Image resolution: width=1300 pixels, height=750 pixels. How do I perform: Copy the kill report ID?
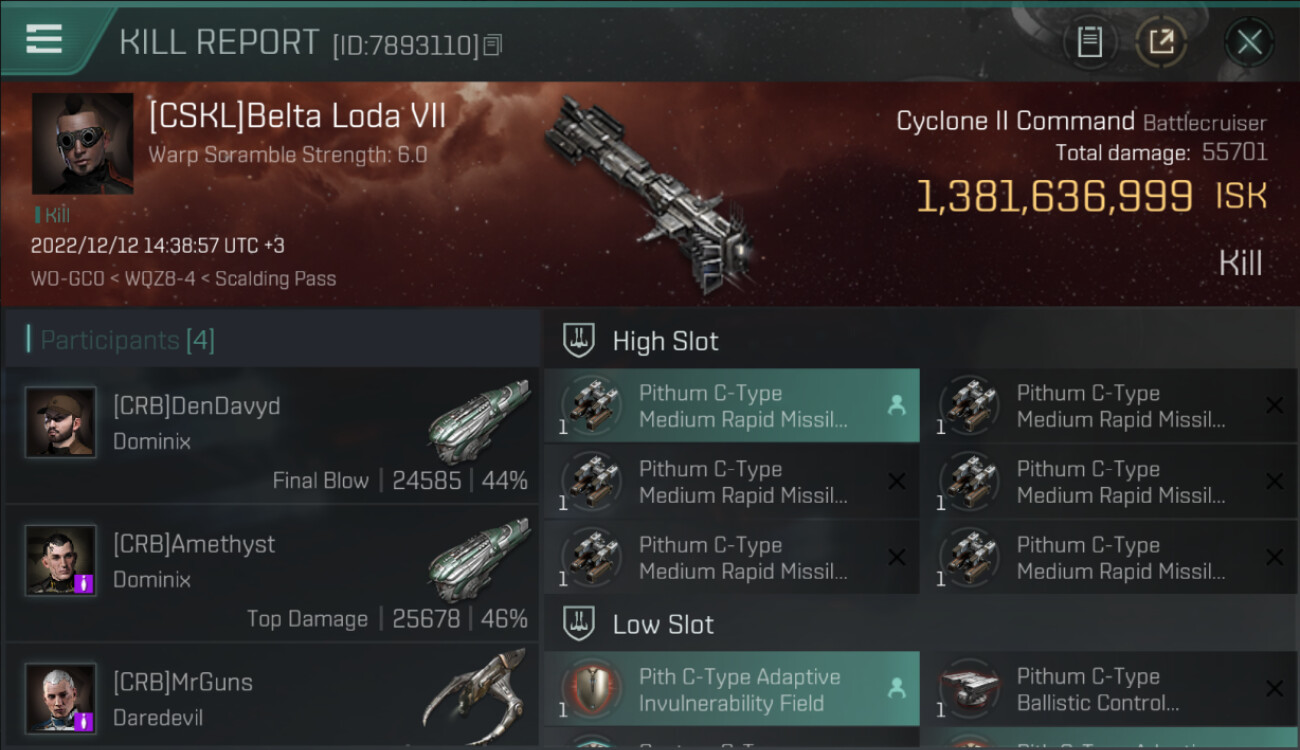pyautogui.click(x=492, y=45)
